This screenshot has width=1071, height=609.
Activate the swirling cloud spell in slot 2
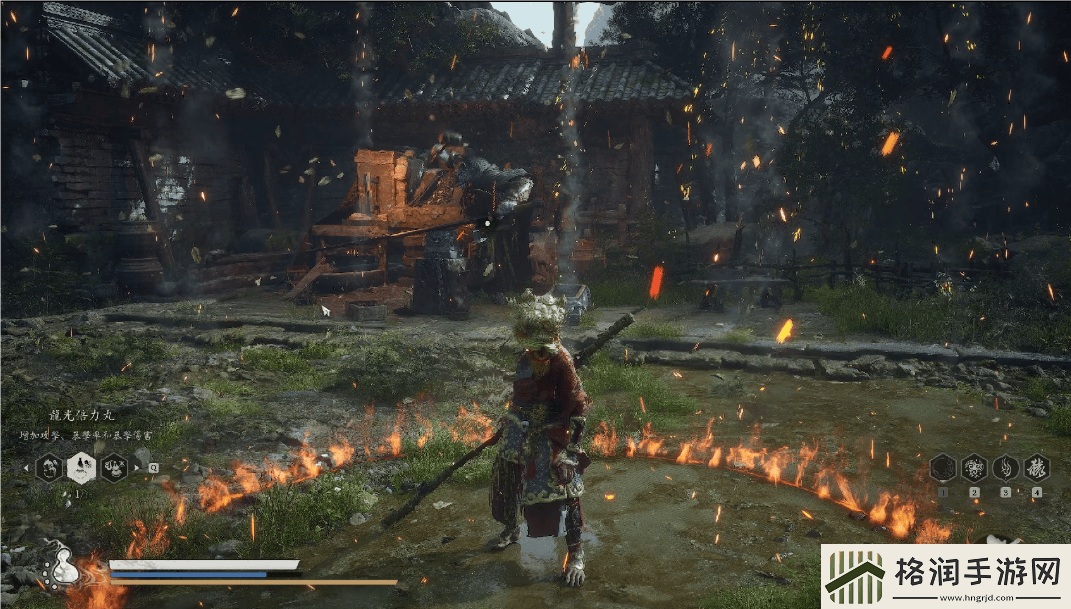tap(974, 467)
